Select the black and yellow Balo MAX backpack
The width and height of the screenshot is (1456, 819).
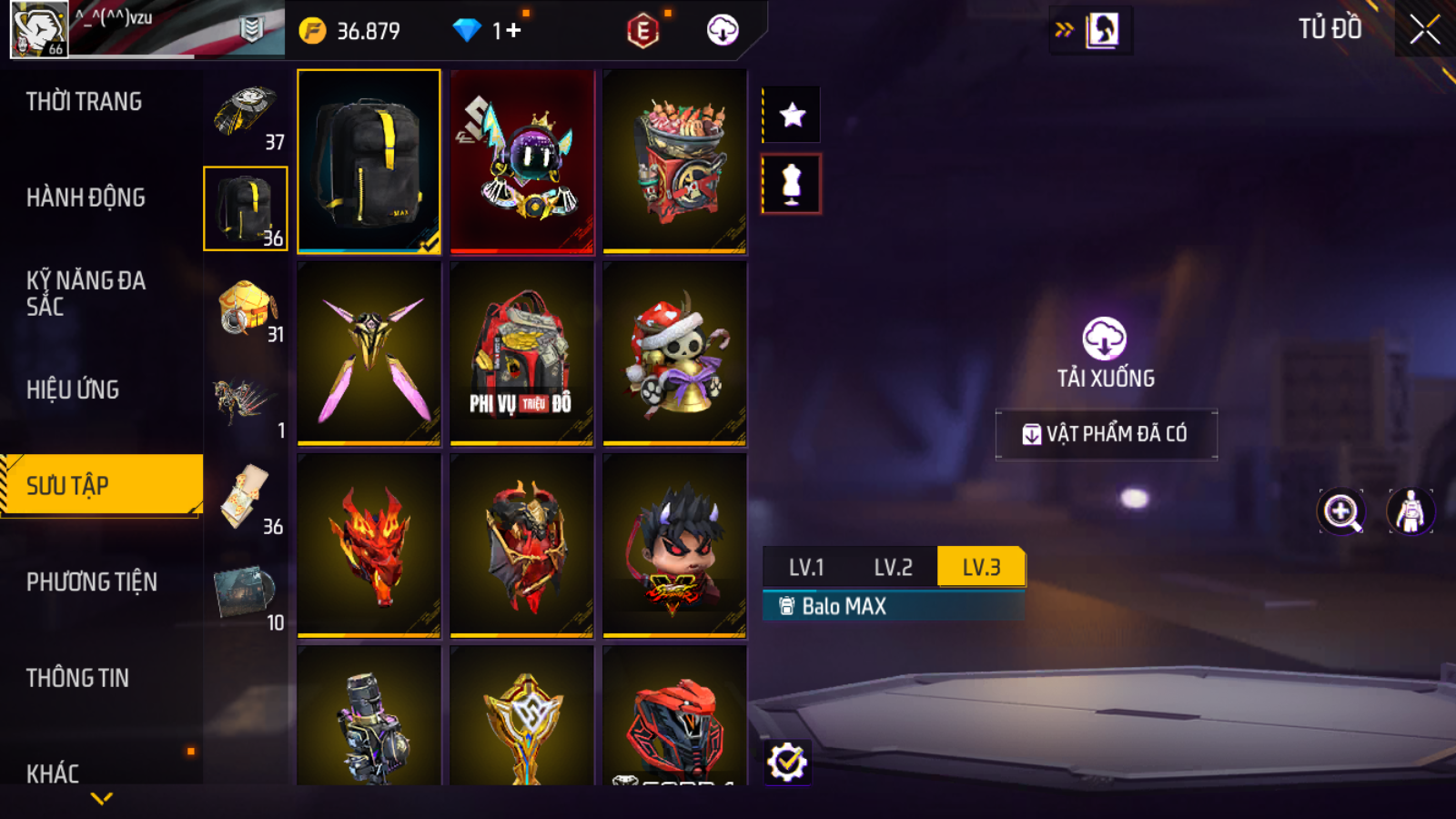pyautogui.click(x=369, y=161)
